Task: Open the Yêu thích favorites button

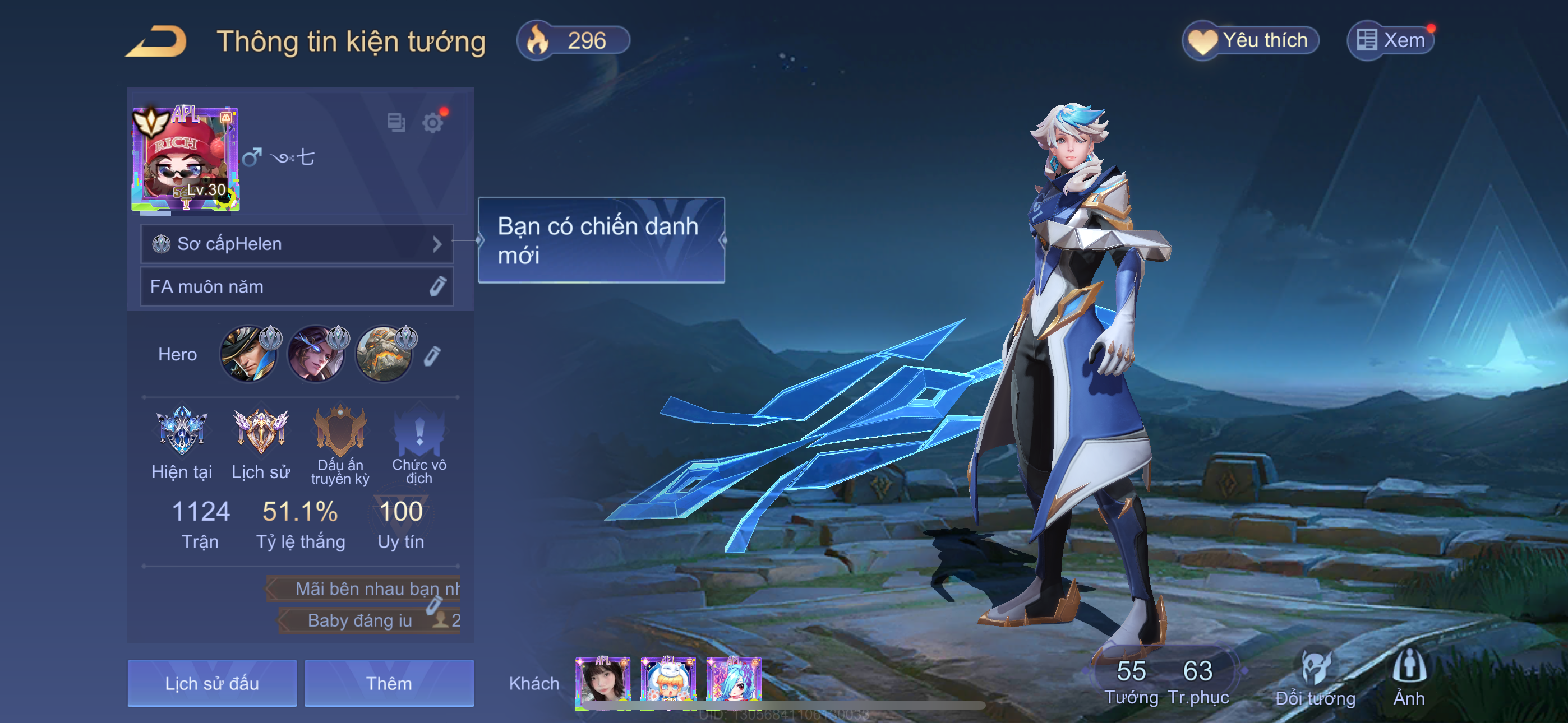Action: [x=1250, y=41]
